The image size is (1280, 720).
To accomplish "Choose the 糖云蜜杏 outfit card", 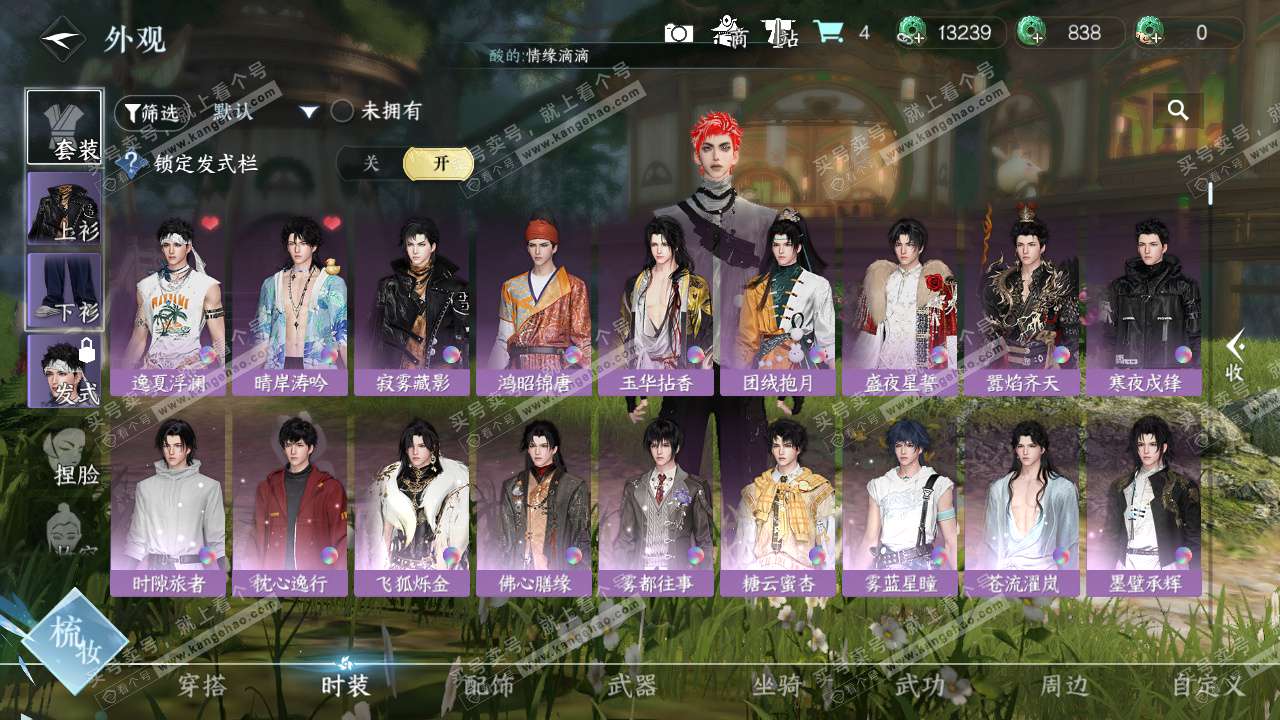I will (x=778, y=505).
